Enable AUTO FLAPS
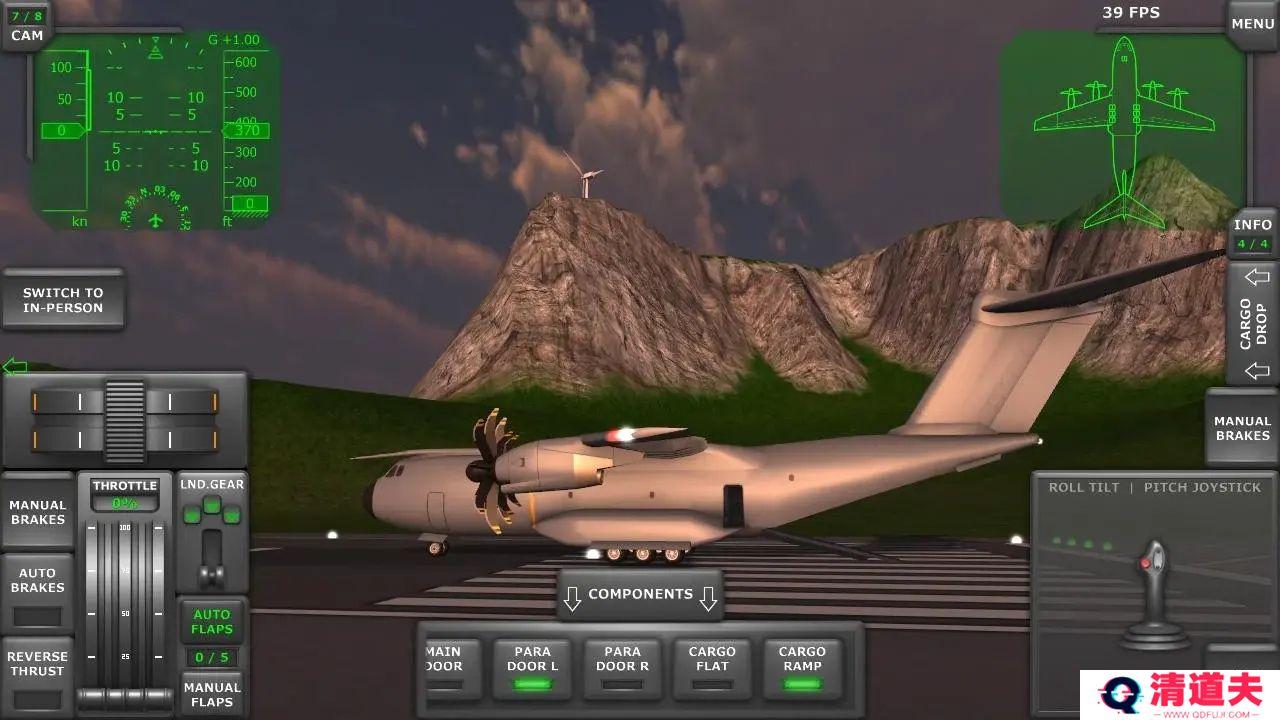The image size is (1280, 720). point(212,621)
